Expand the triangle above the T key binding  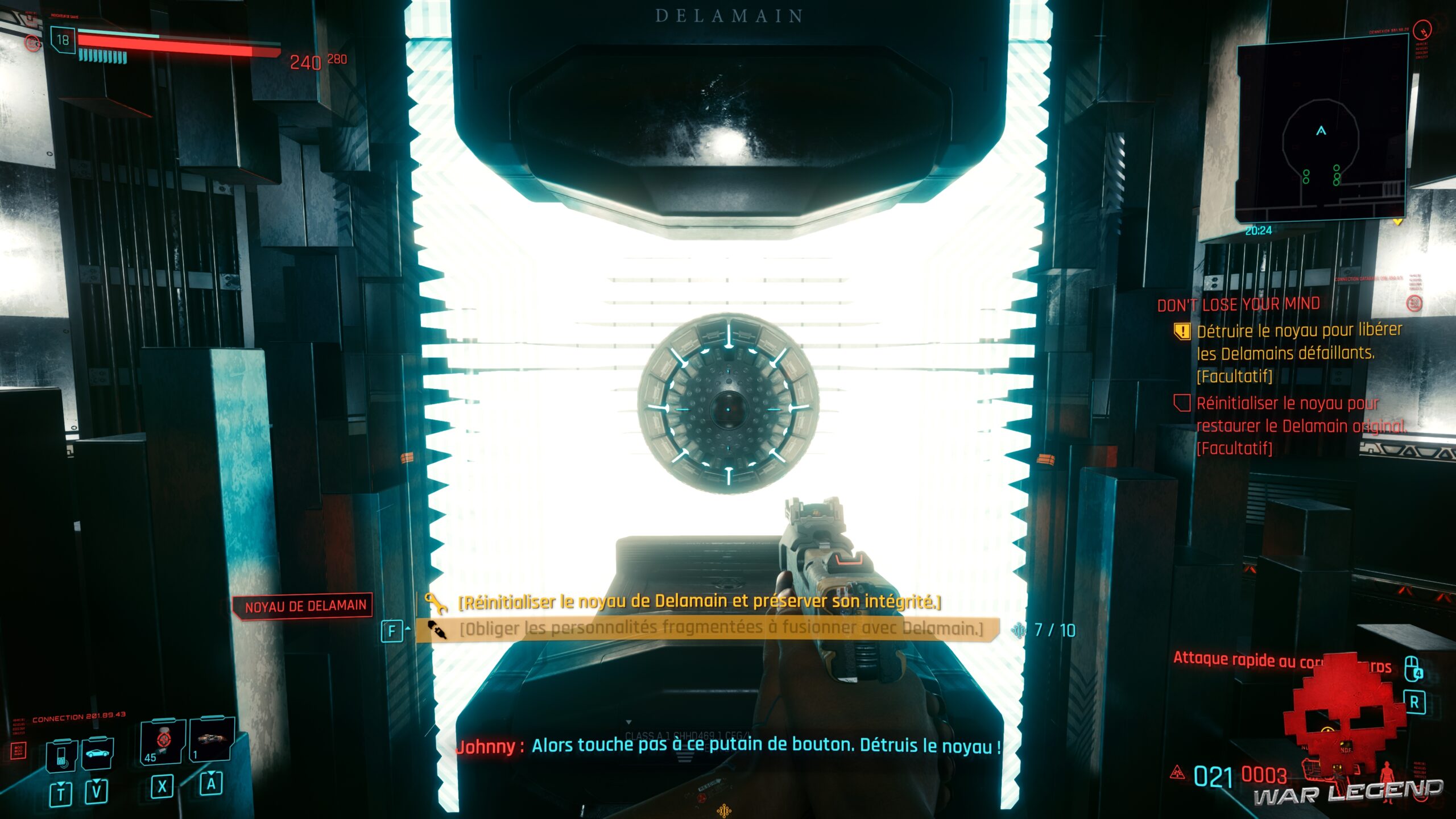61,785
